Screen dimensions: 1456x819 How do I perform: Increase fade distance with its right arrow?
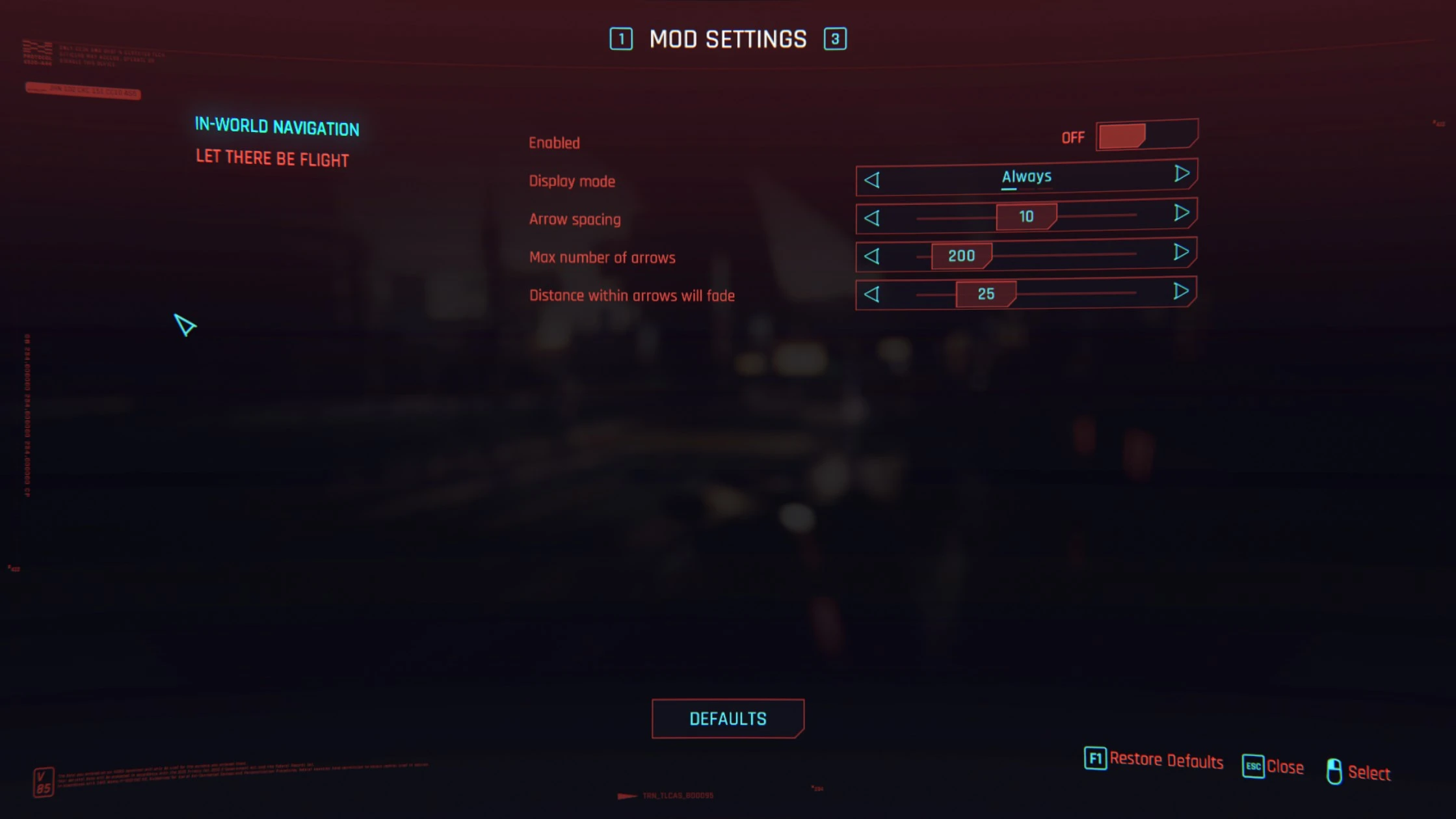pyautogui.click(x=1182, y=291)
